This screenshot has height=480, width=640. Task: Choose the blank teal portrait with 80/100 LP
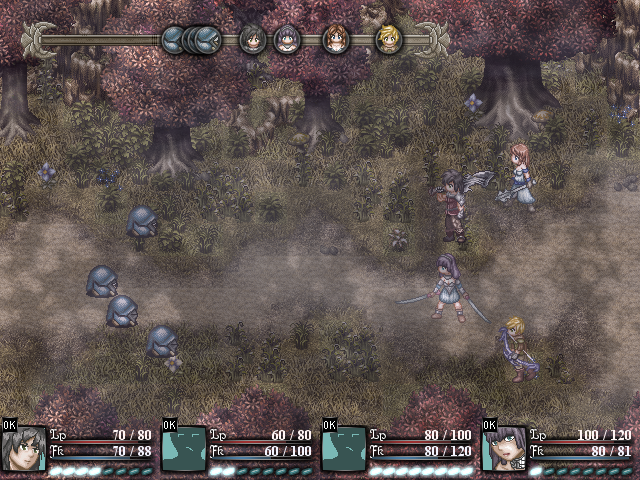(344, 448)
